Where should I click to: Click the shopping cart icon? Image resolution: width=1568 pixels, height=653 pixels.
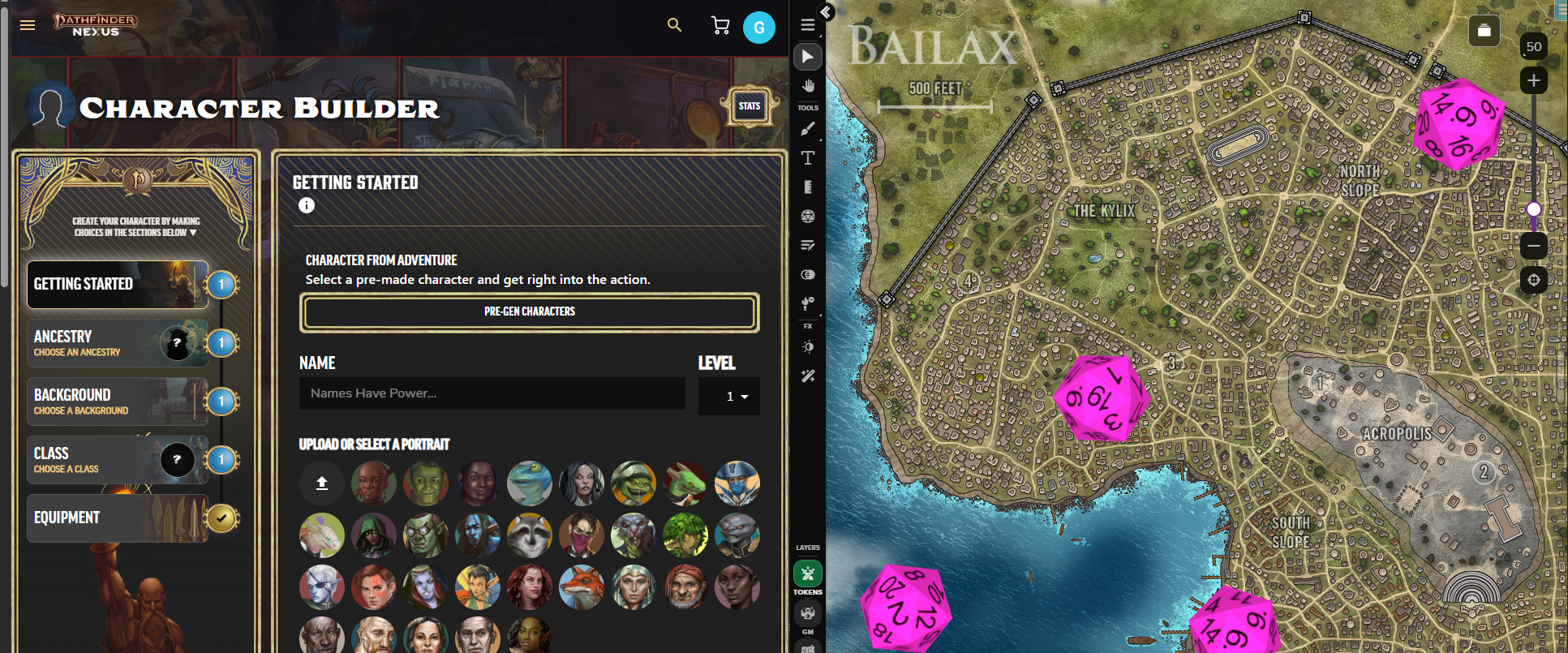pyautogui.click(x=720, y=25)
